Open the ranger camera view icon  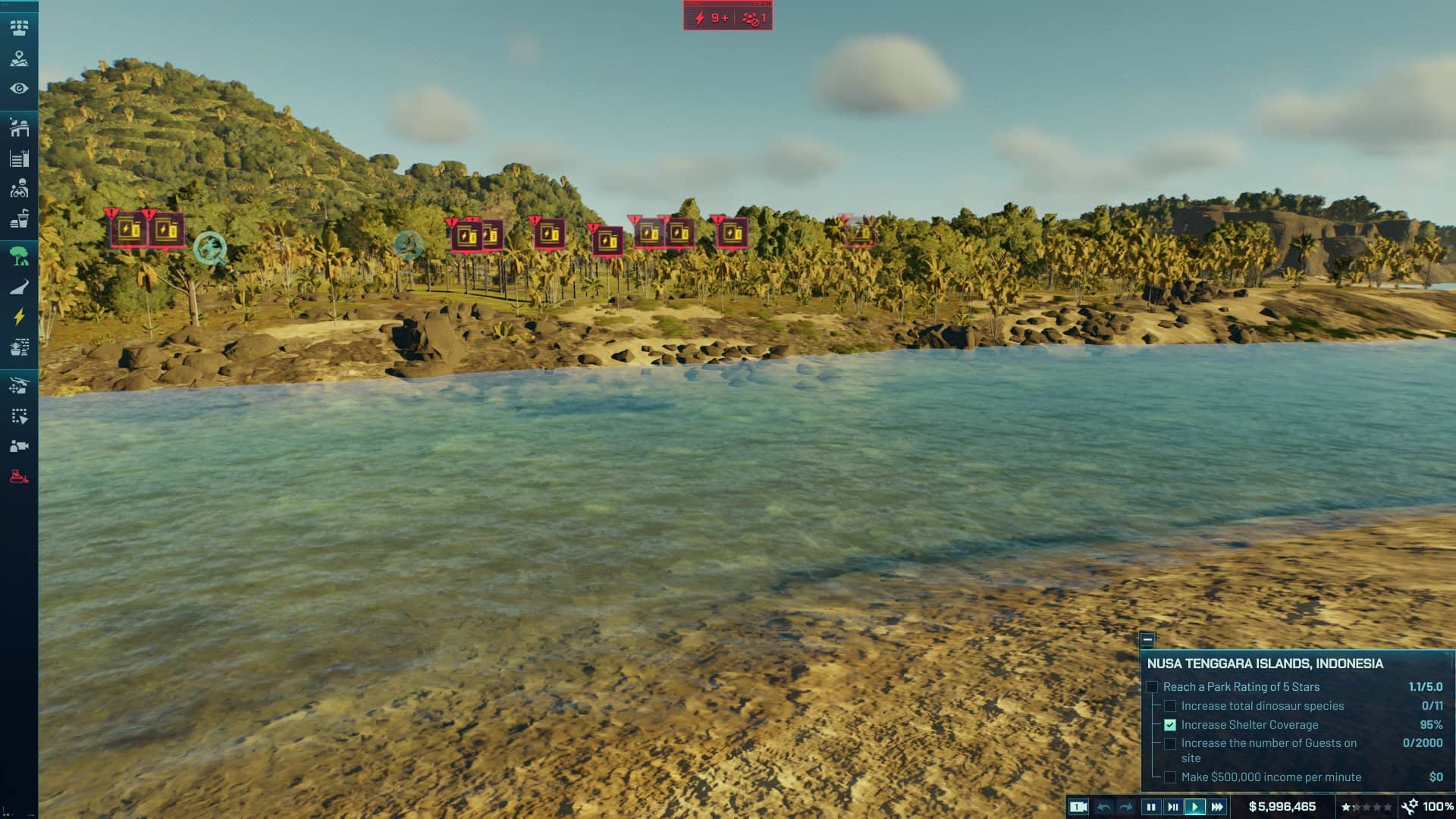pos(19,445)
